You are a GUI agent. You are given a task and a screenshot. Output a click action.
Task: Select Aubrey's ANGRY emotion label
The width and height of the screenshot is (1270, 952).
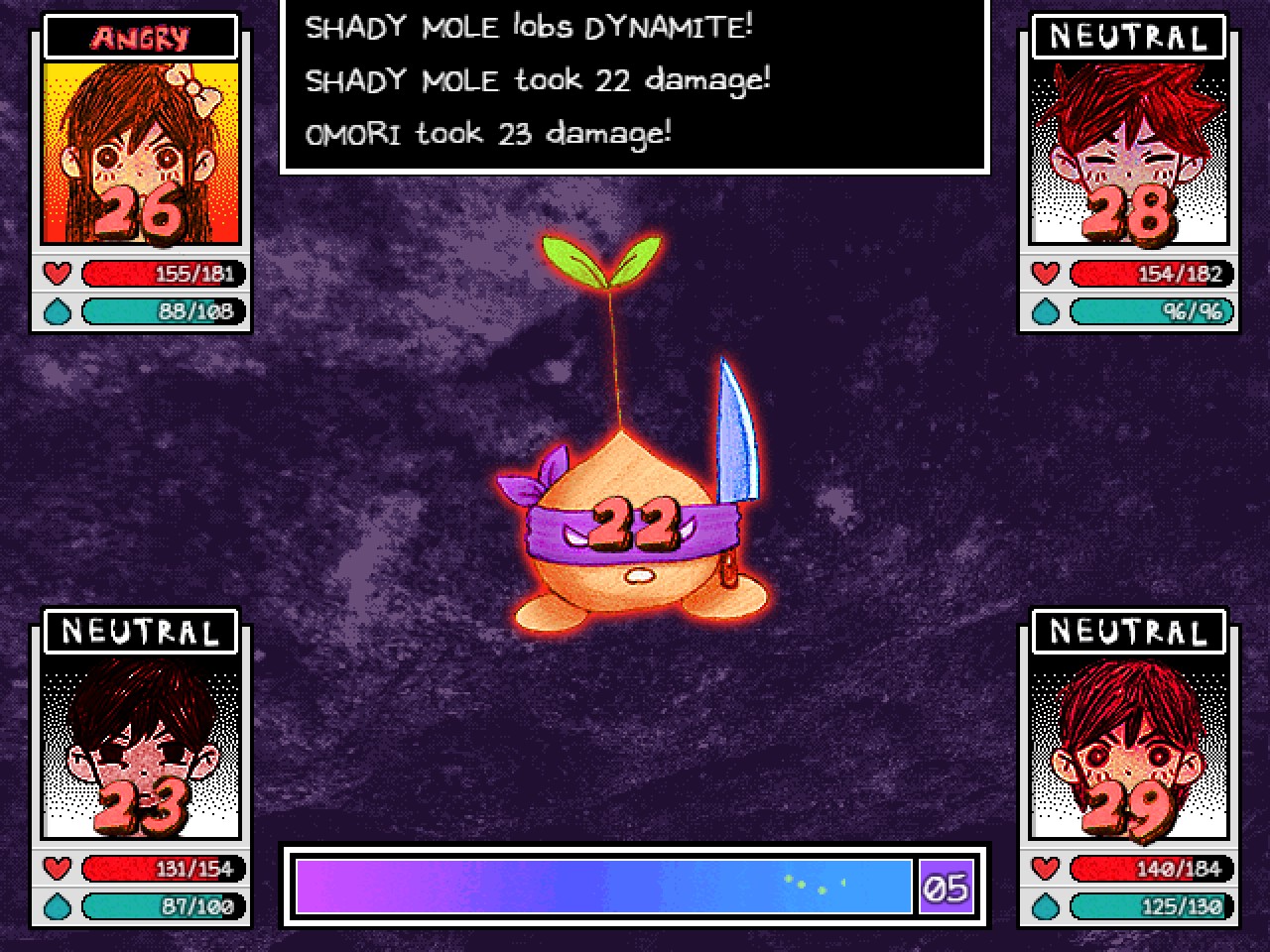click(x=139, y=37)
